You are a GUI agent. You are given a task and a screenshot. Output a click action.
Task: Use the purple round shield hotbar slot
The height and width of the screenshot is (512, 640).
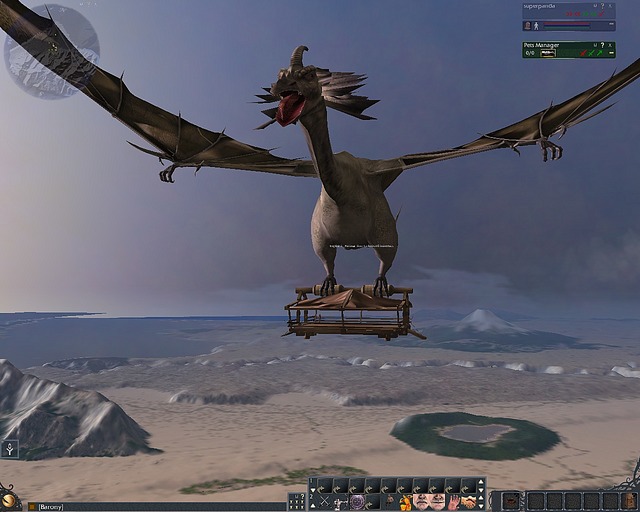coord(357,501)
